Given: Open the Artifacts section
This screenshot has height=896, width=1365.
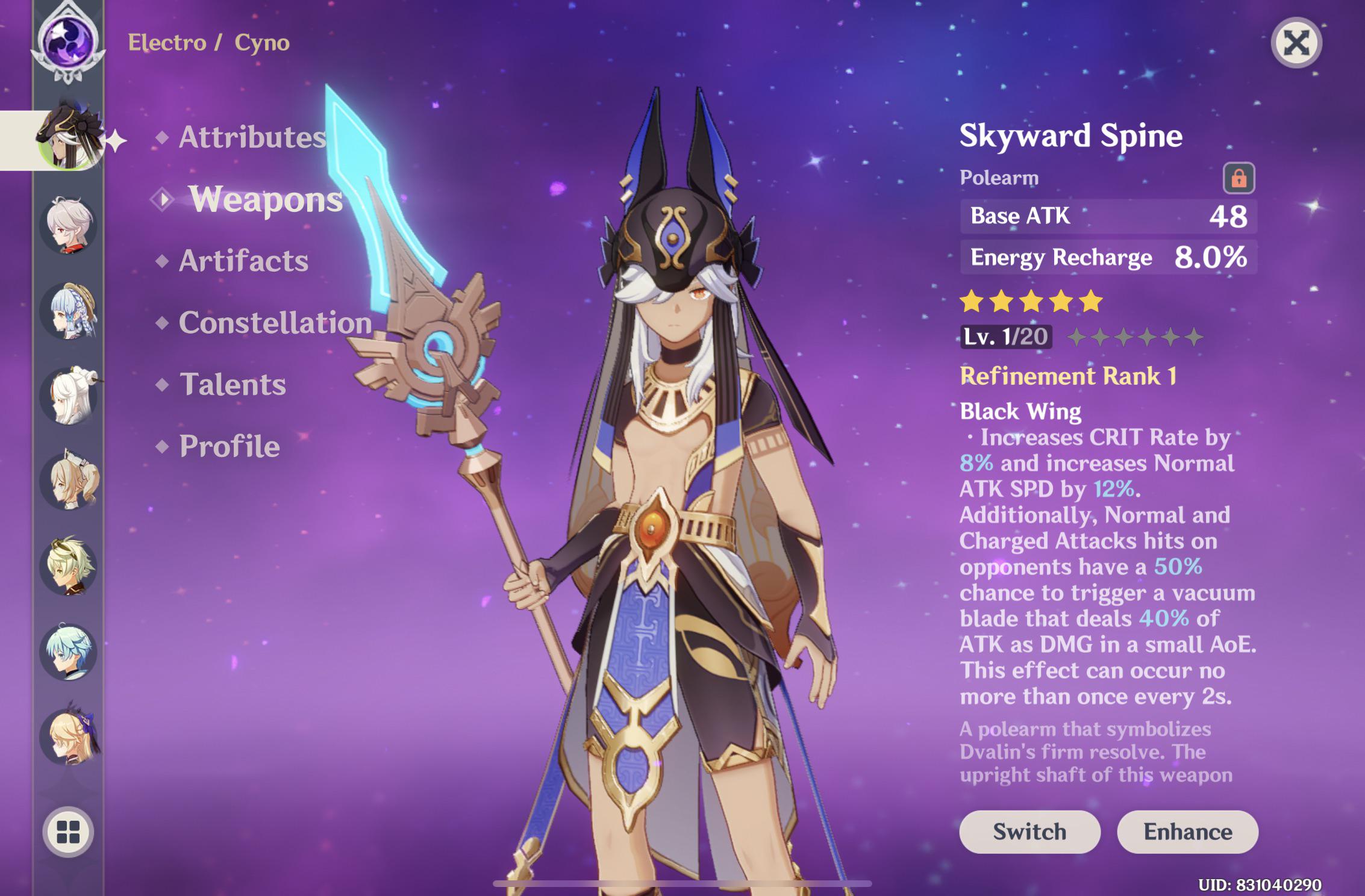Looking at the screenshot, I should coord(243,261).
